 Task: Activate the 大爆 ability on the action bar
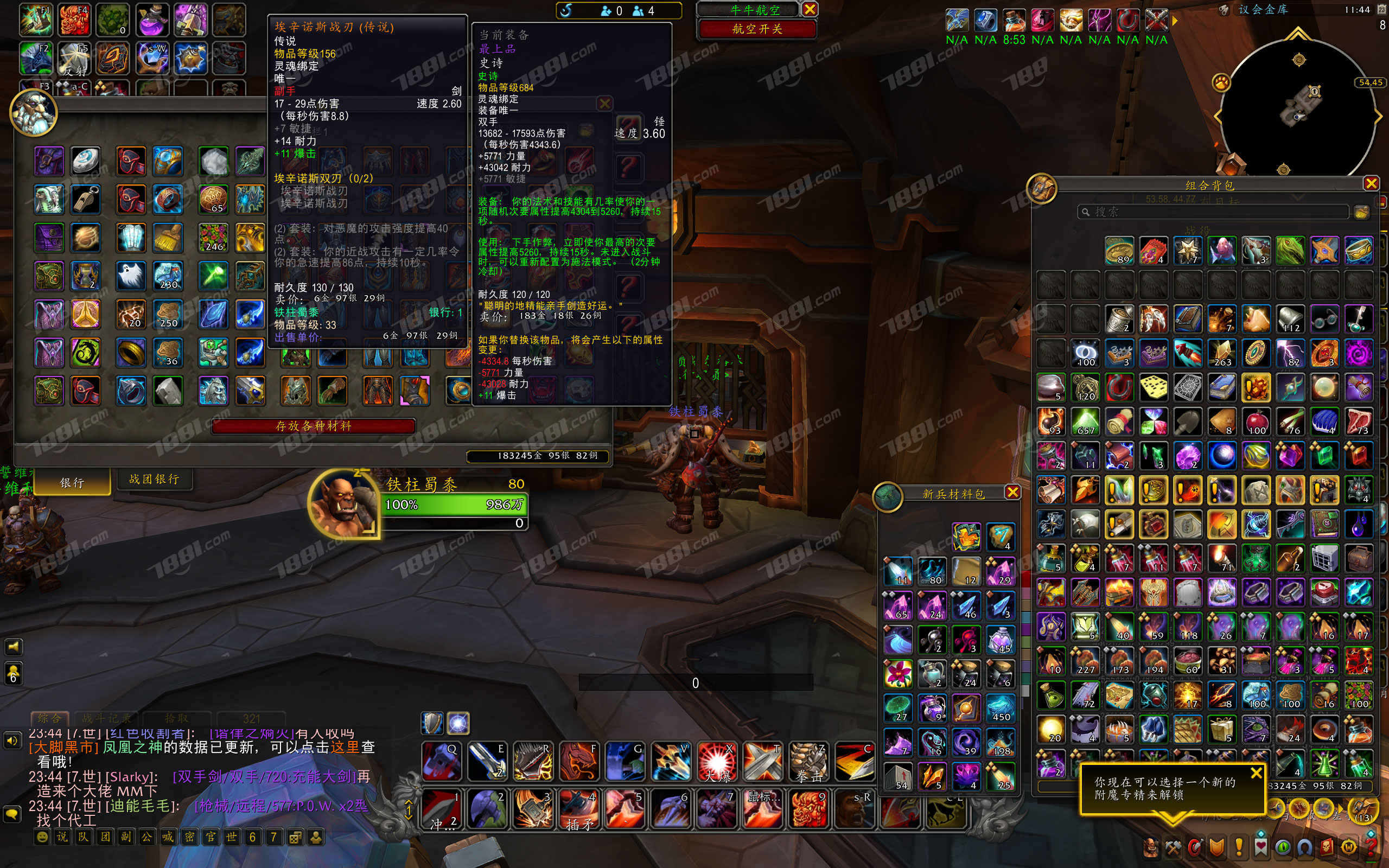[716, 762]
